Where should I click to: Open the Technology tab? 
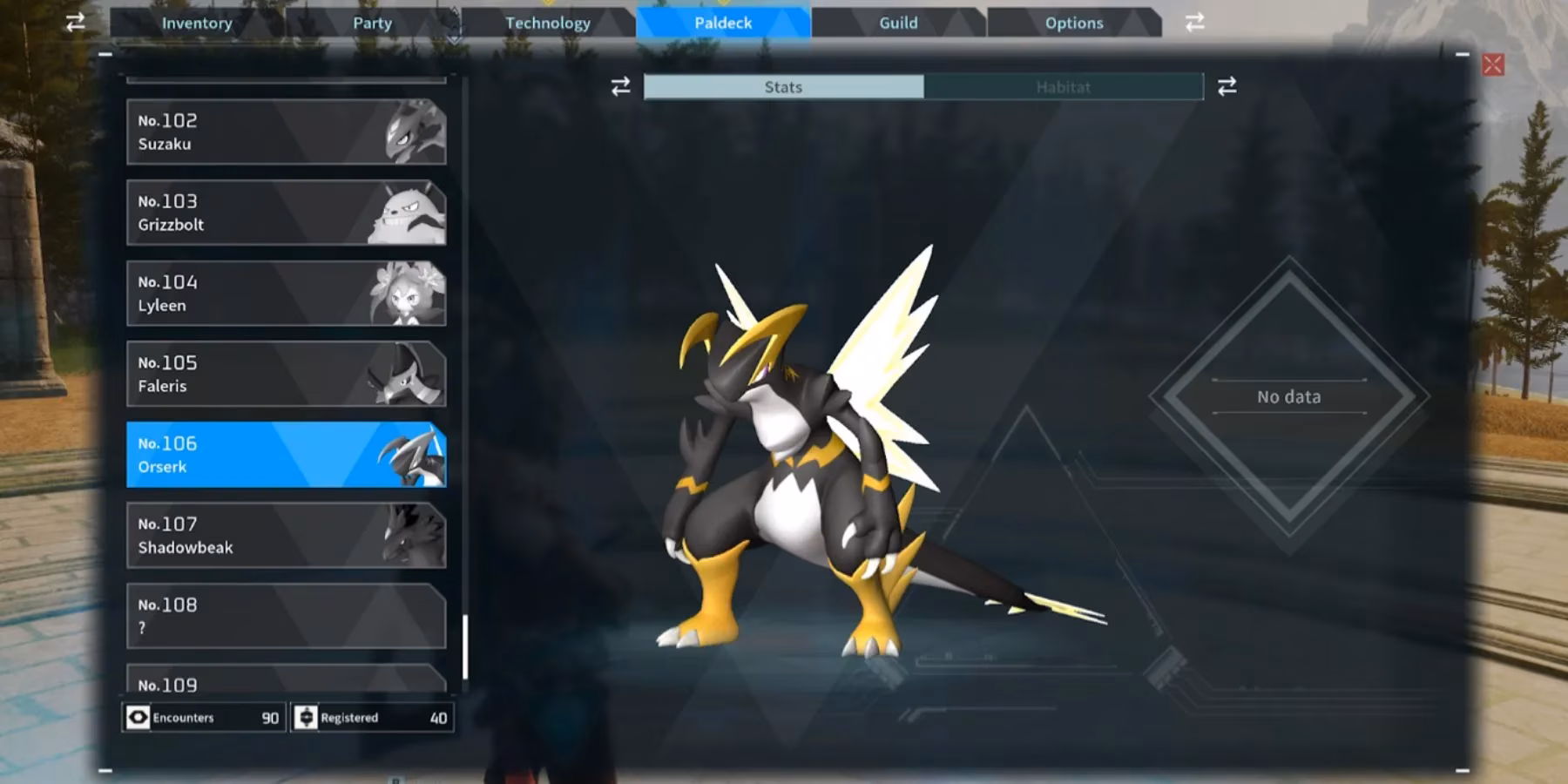coord(548,23)
